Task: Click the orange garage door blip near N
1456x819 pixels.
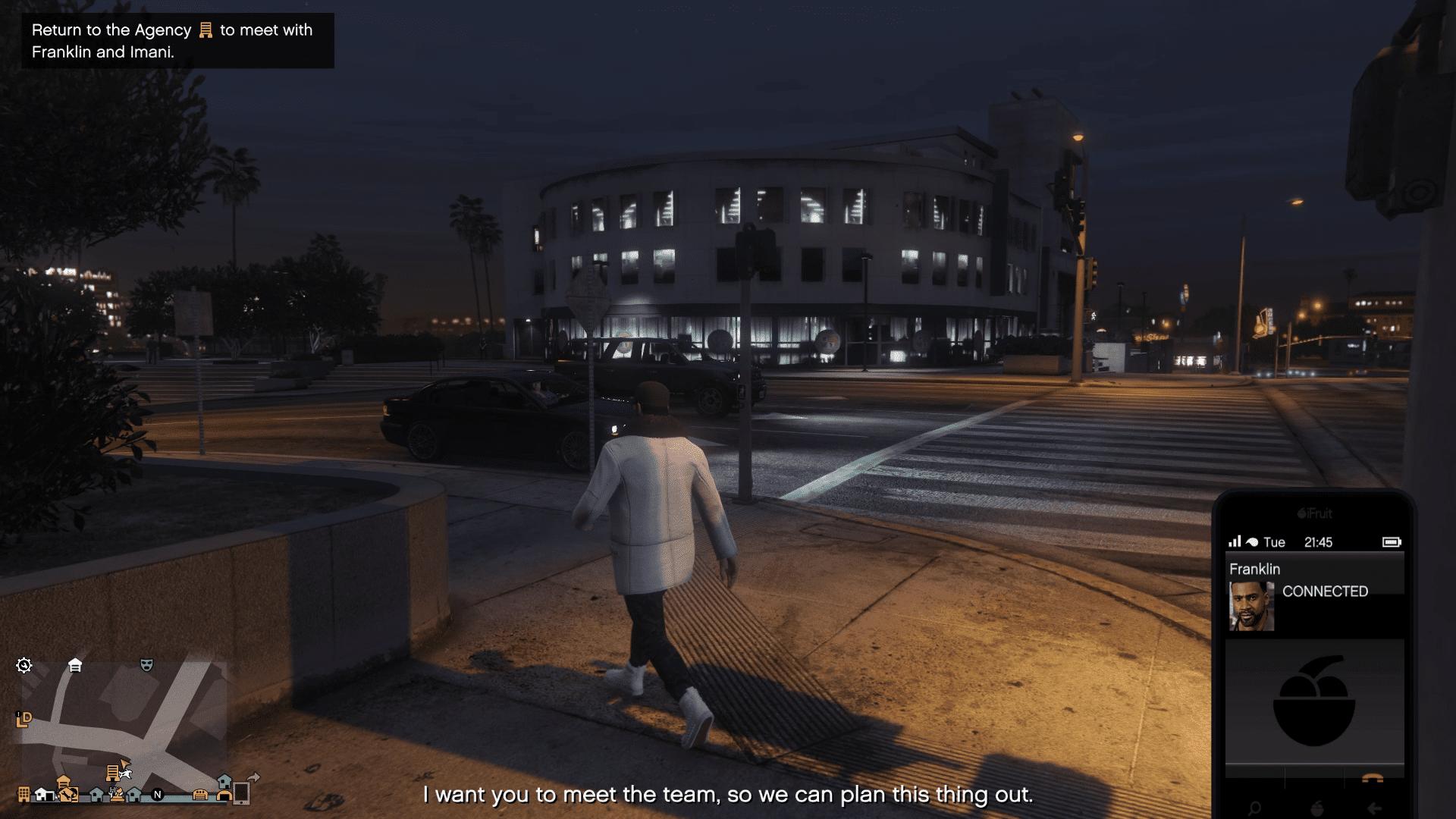Action: [x=200, y=795]
